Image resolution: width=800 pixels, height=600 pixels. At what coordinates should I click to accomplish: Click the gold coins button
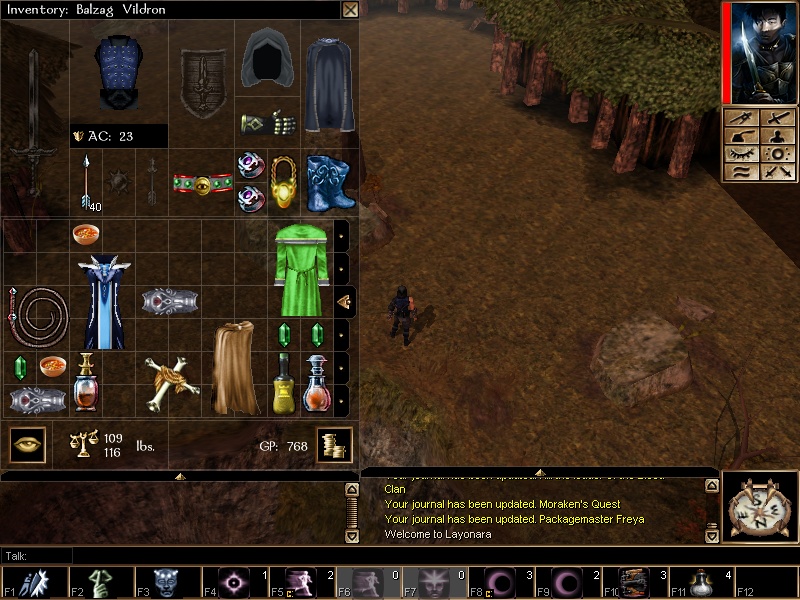[334, 445]
